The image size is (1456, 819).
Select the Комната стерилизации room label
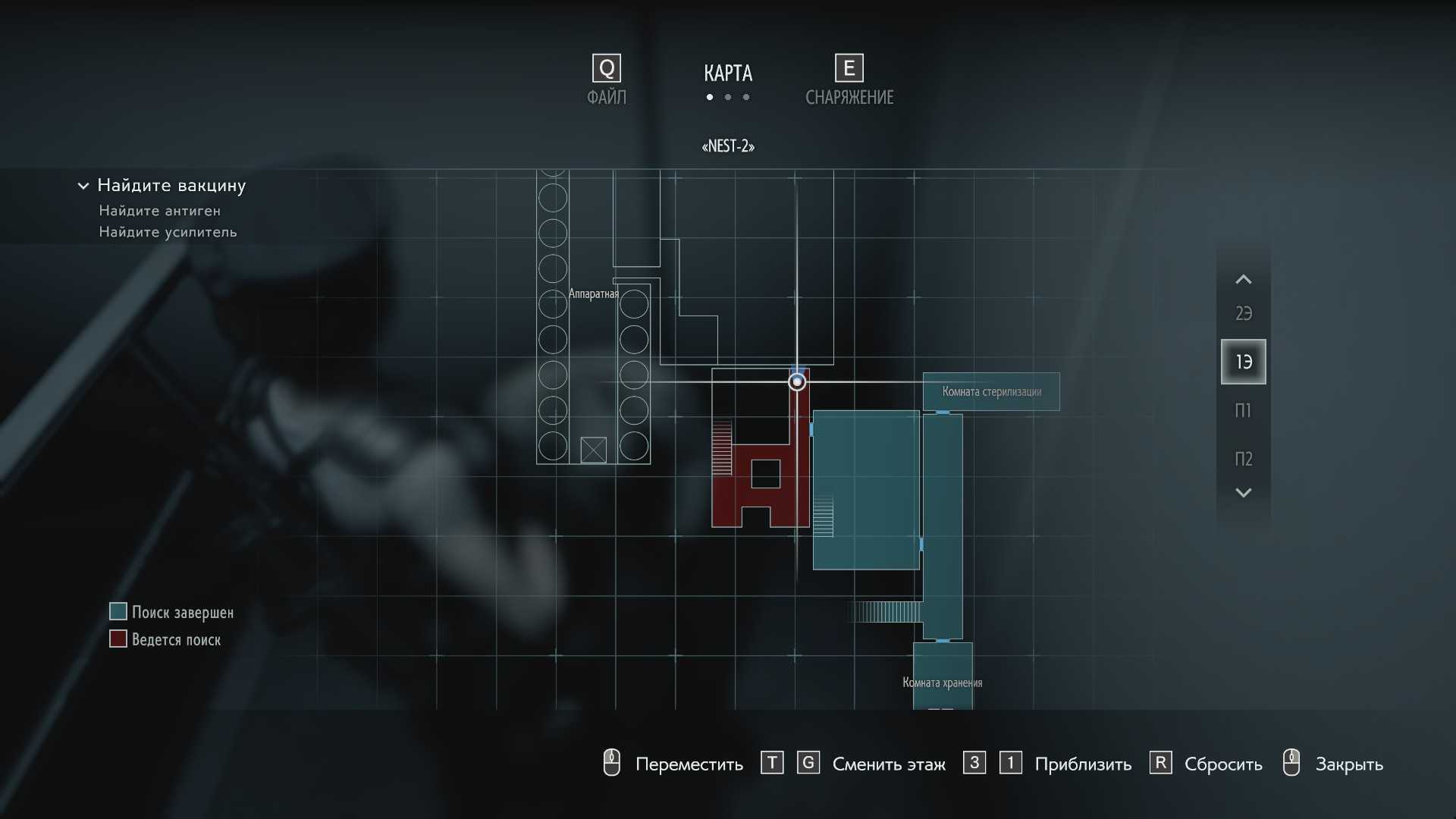pyautogui.click(x=991, y=391)
